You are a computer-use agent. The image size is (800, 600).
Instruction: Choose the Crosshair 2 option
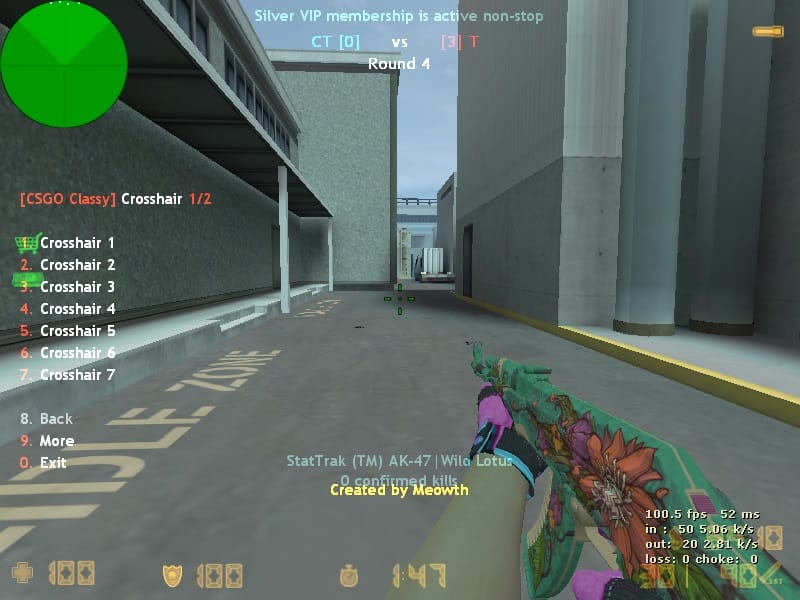coord(77,265)
